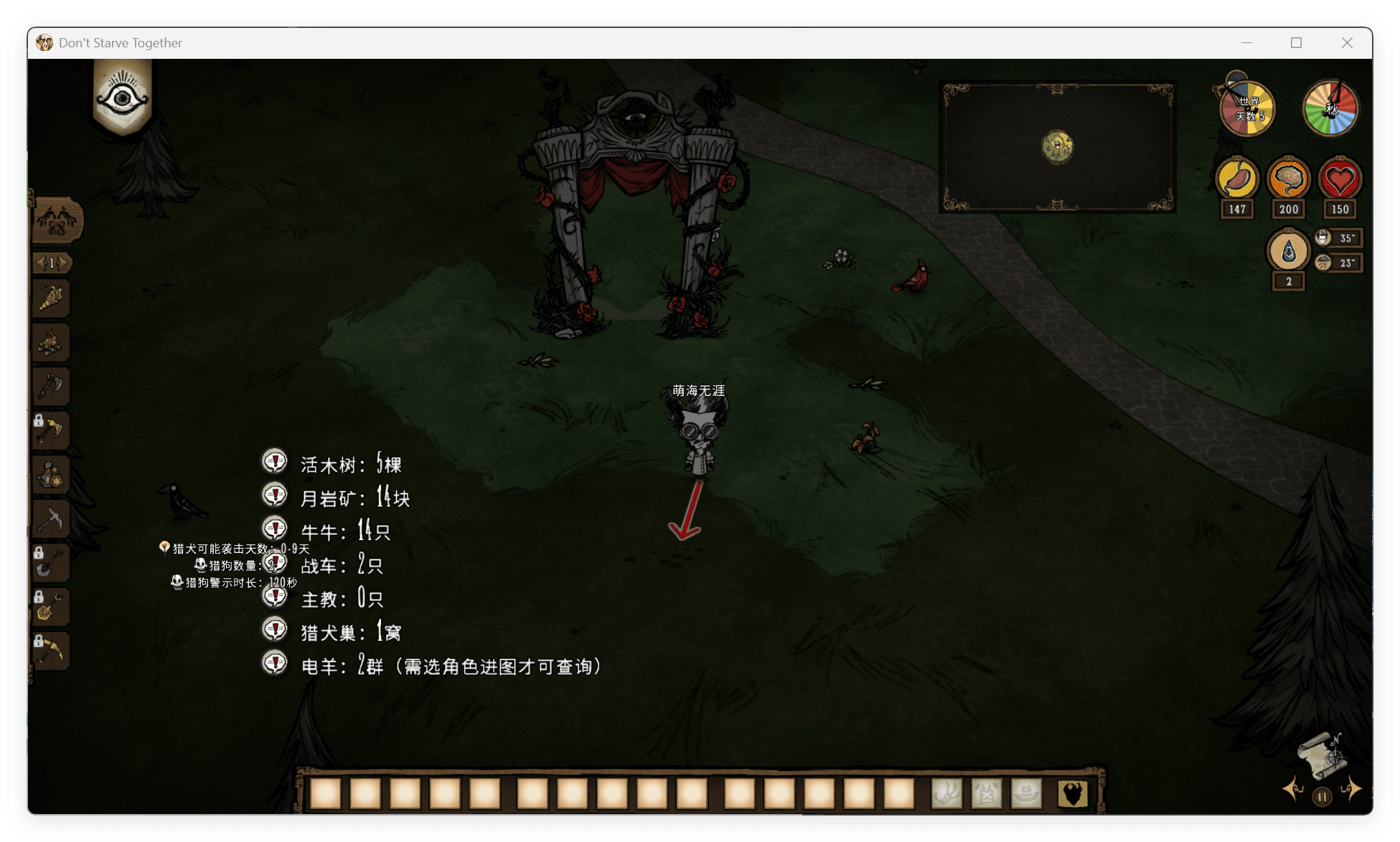Screen dimensions: 1400x842
Task: Click the eye emblem badge
Action: pos(123,98)
